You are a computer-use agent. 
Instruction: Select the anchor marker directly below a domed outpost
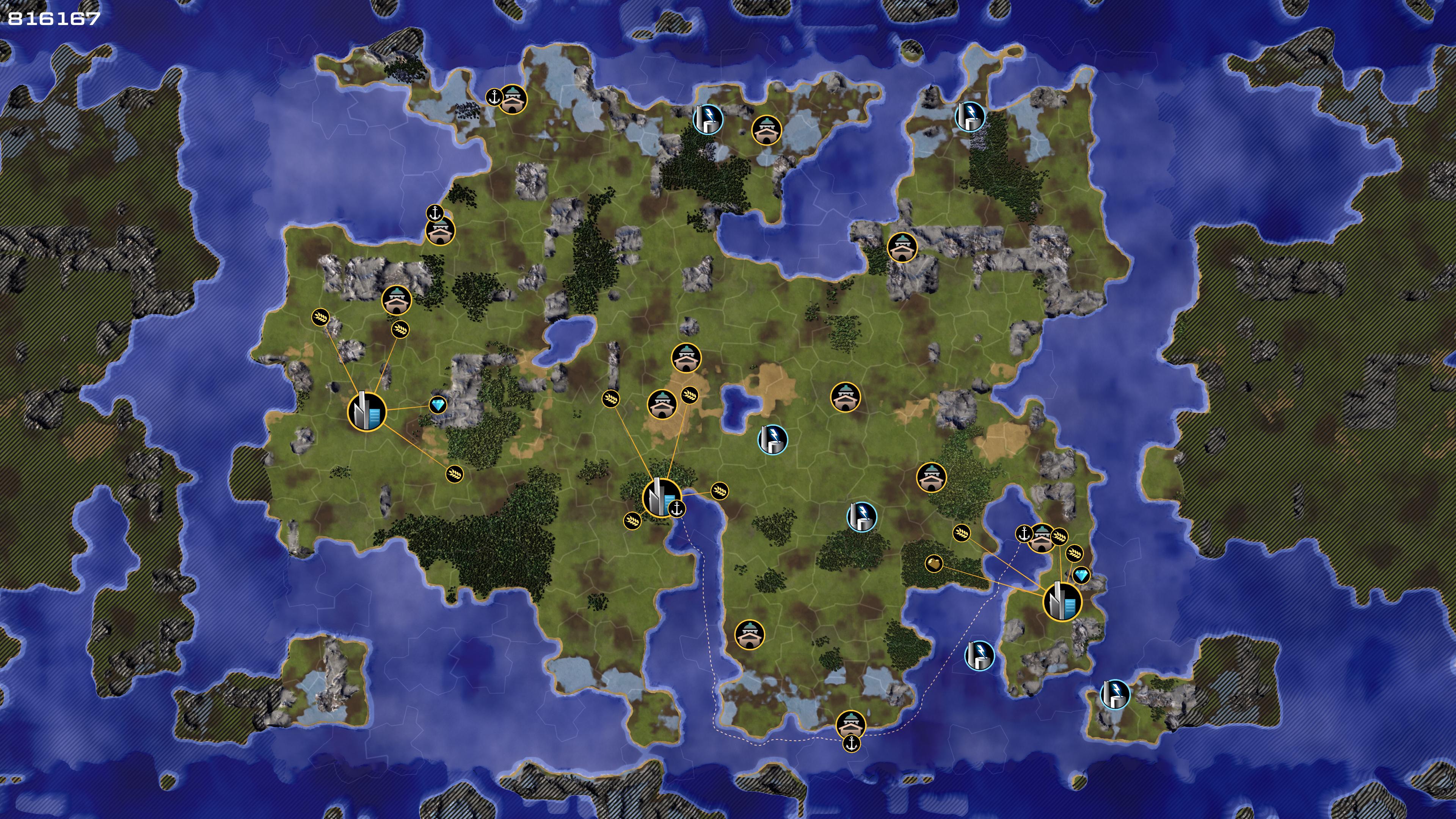pos(851,743)
